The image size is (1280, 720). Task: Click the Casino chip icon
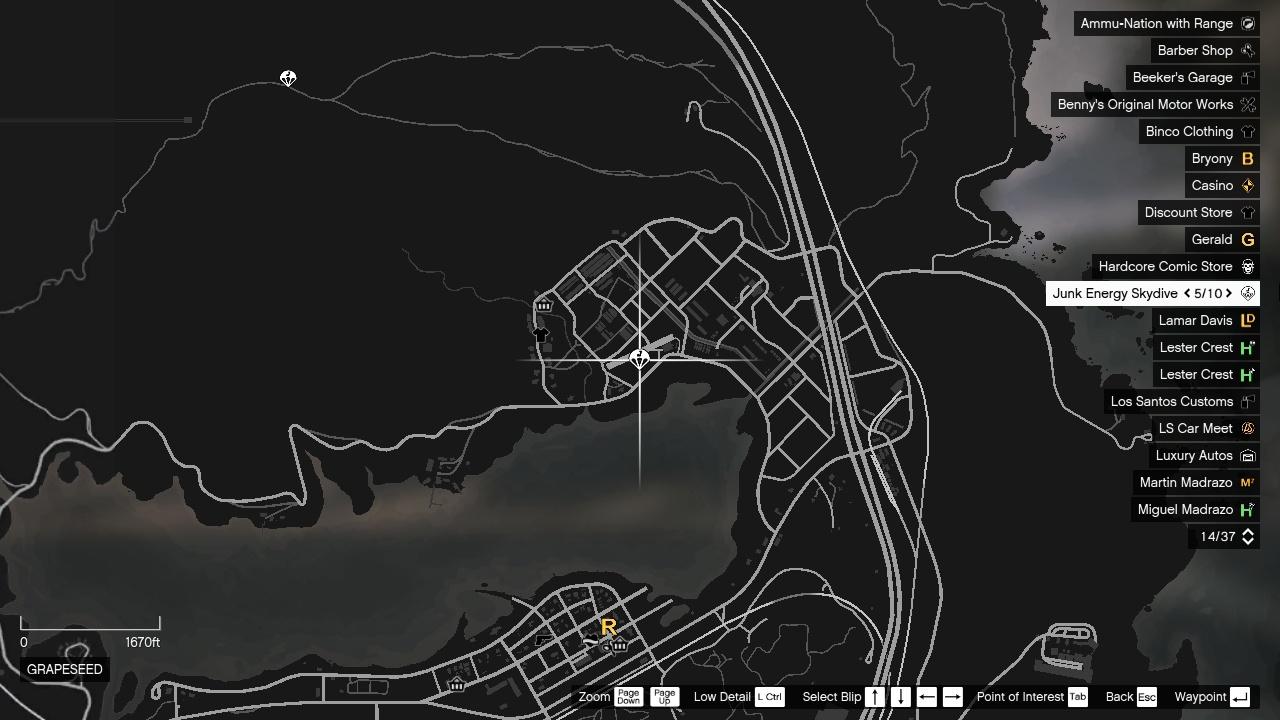tap(1247, 185)
